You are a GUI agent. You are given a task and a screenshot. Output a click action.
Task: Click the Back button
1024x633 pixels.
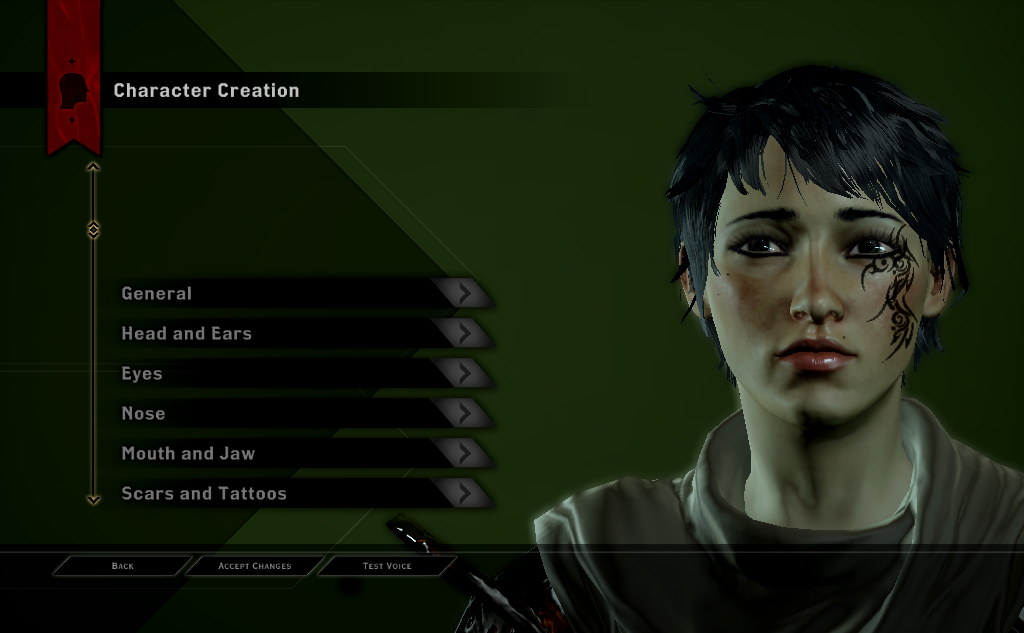pos(123,566)
